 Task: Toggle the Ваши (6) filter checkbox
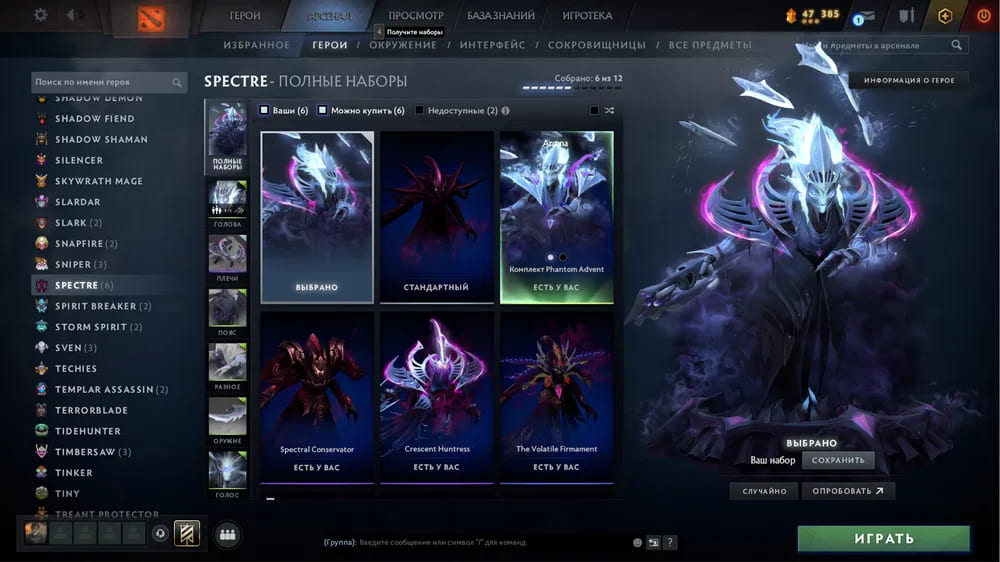tap(264, 111)
